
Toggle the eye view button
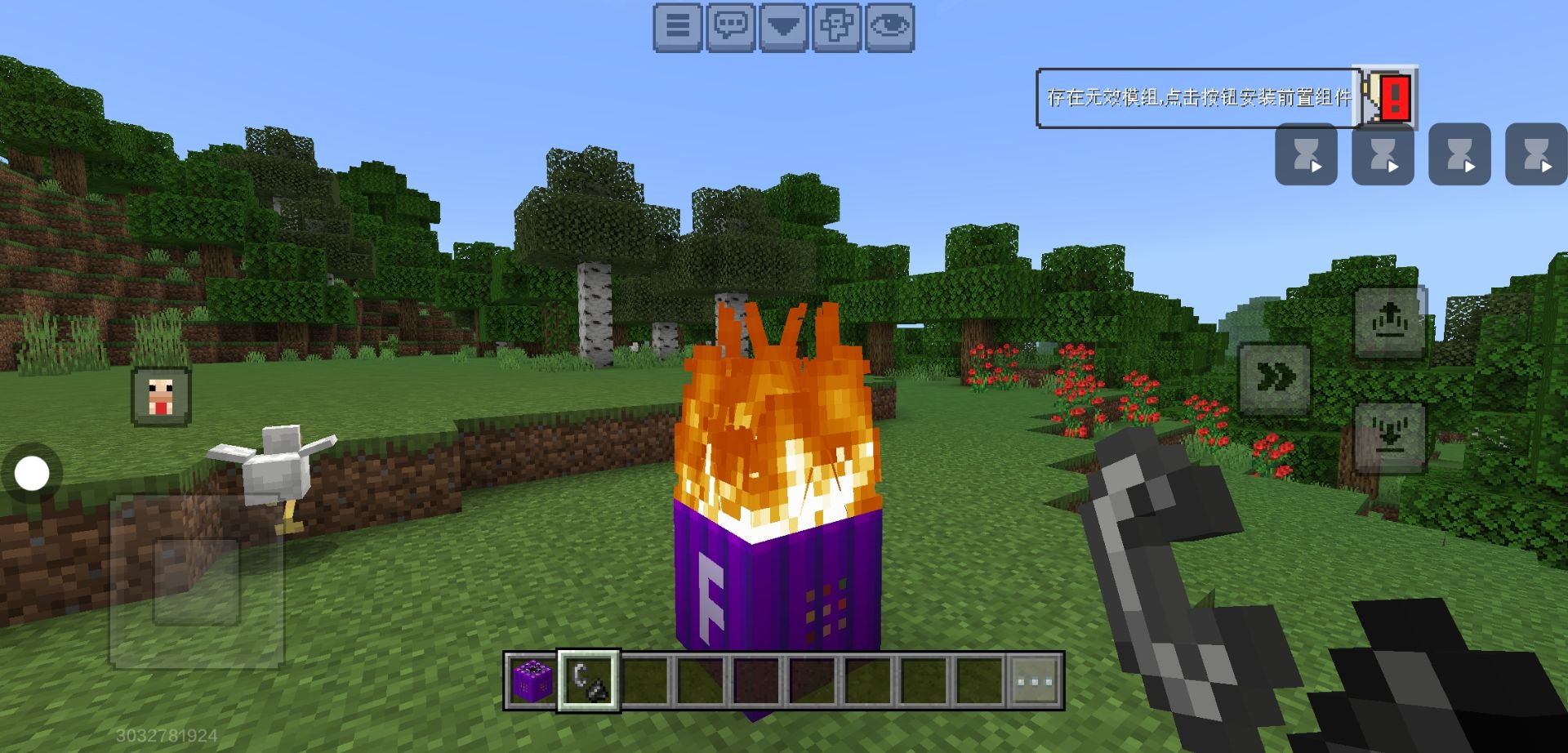coord(889,27)
